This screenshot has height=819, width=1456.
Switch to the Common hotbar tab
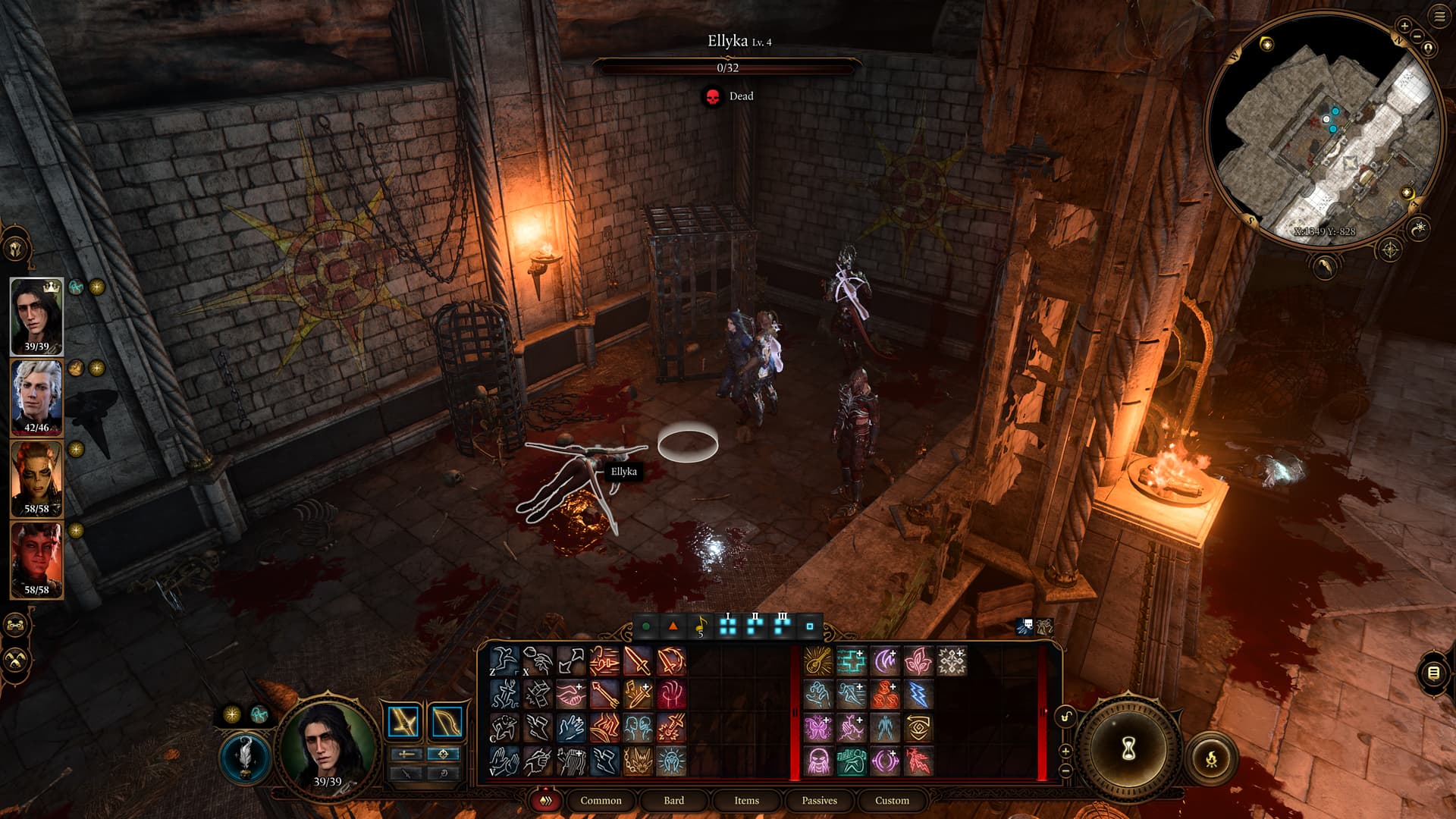coord(600,800)
